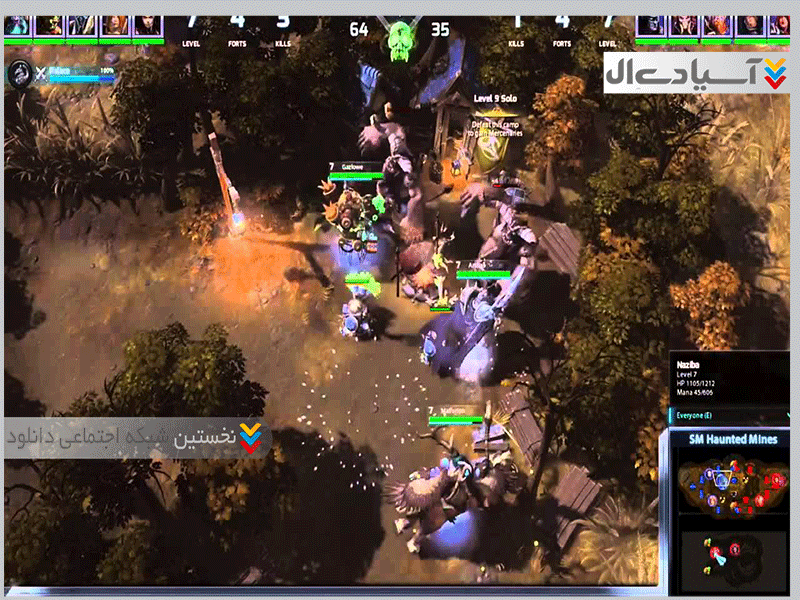Click the Haunted Mines surface minimap

(732, 483)
